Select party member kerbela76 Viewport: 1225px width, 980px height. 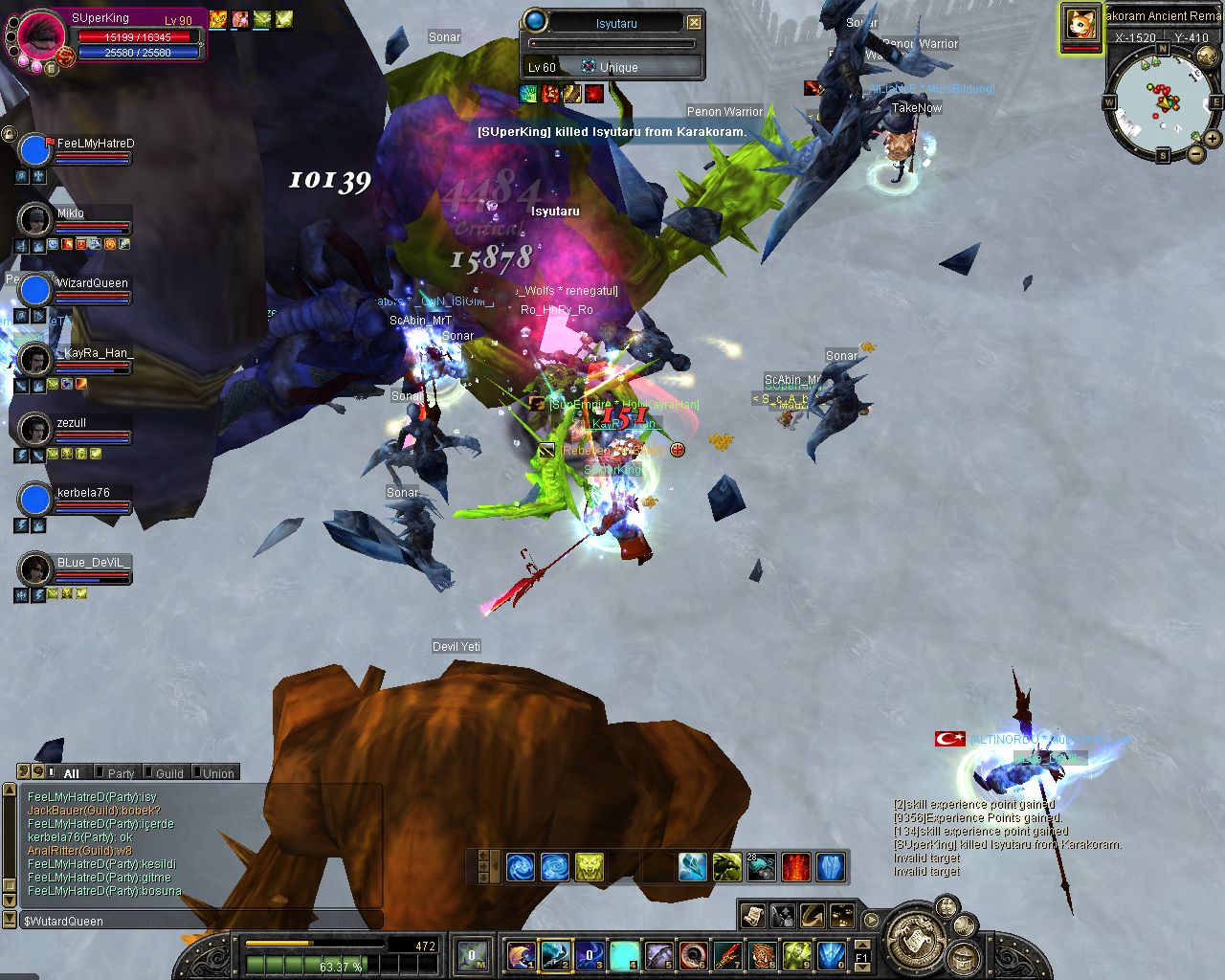pyautogui.click(x=82, y=494)
